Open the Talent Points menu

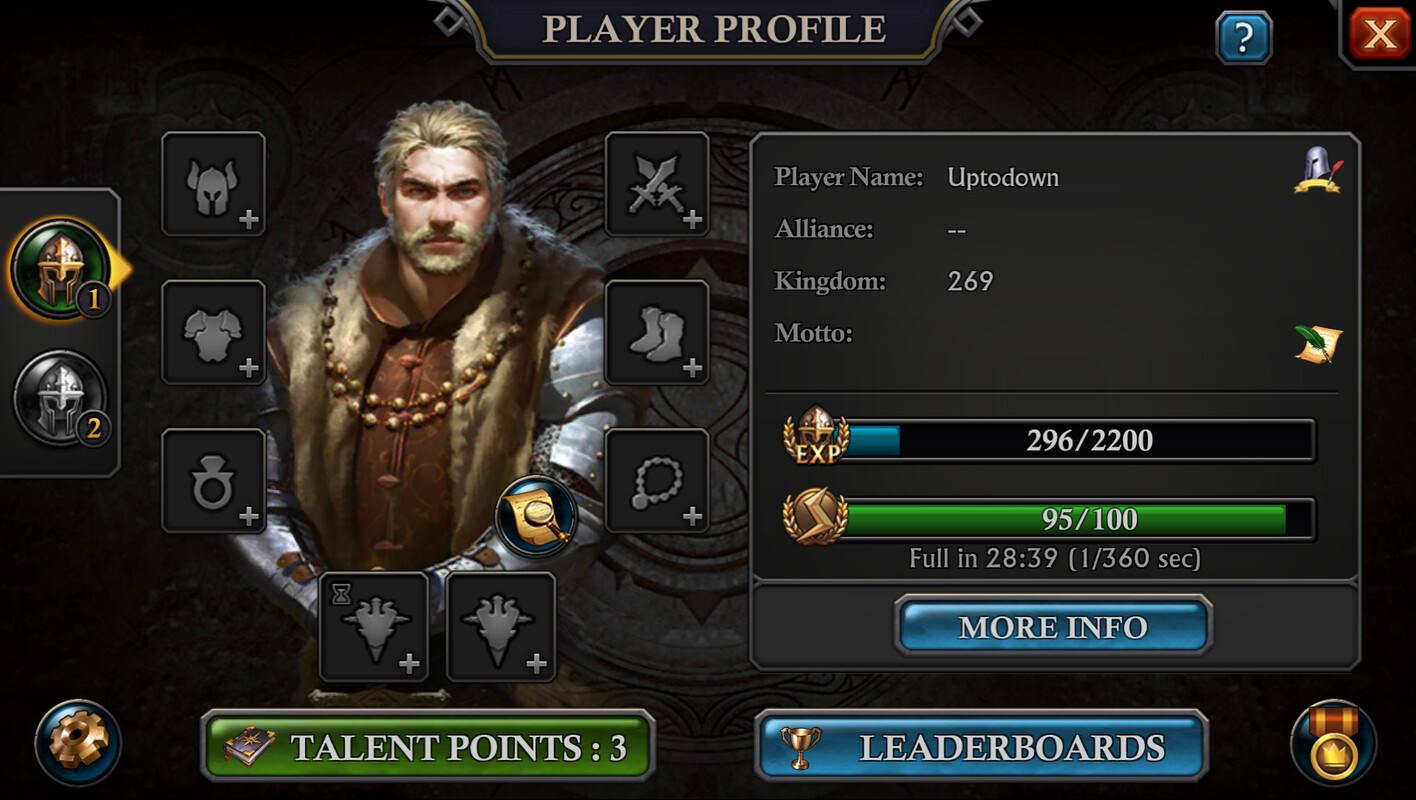click(428, 747)
